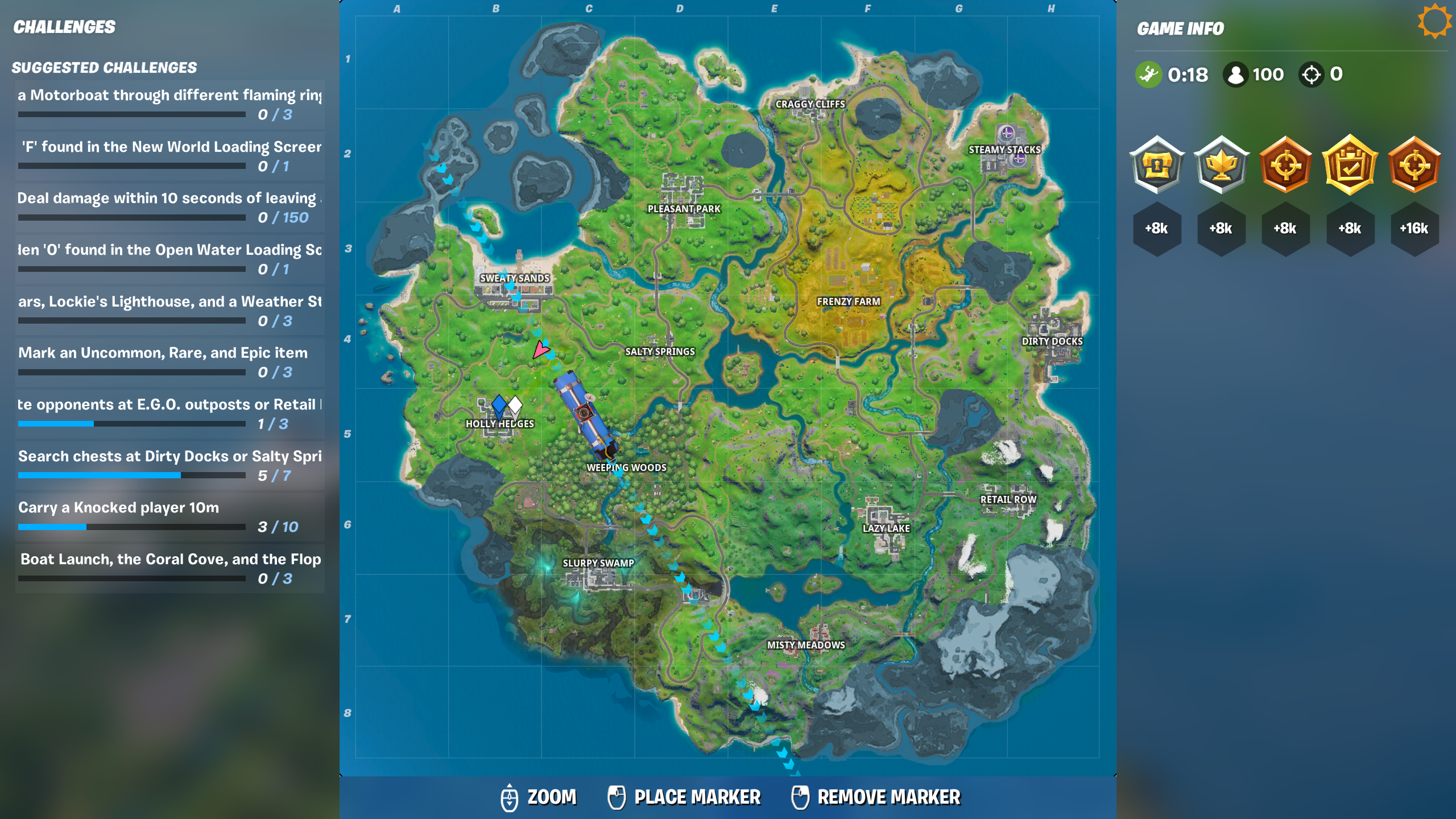Select the Carry a Knocked player challenge
Screen dimensions: 1456x819
pyautogui.click(x=169, y=515)
